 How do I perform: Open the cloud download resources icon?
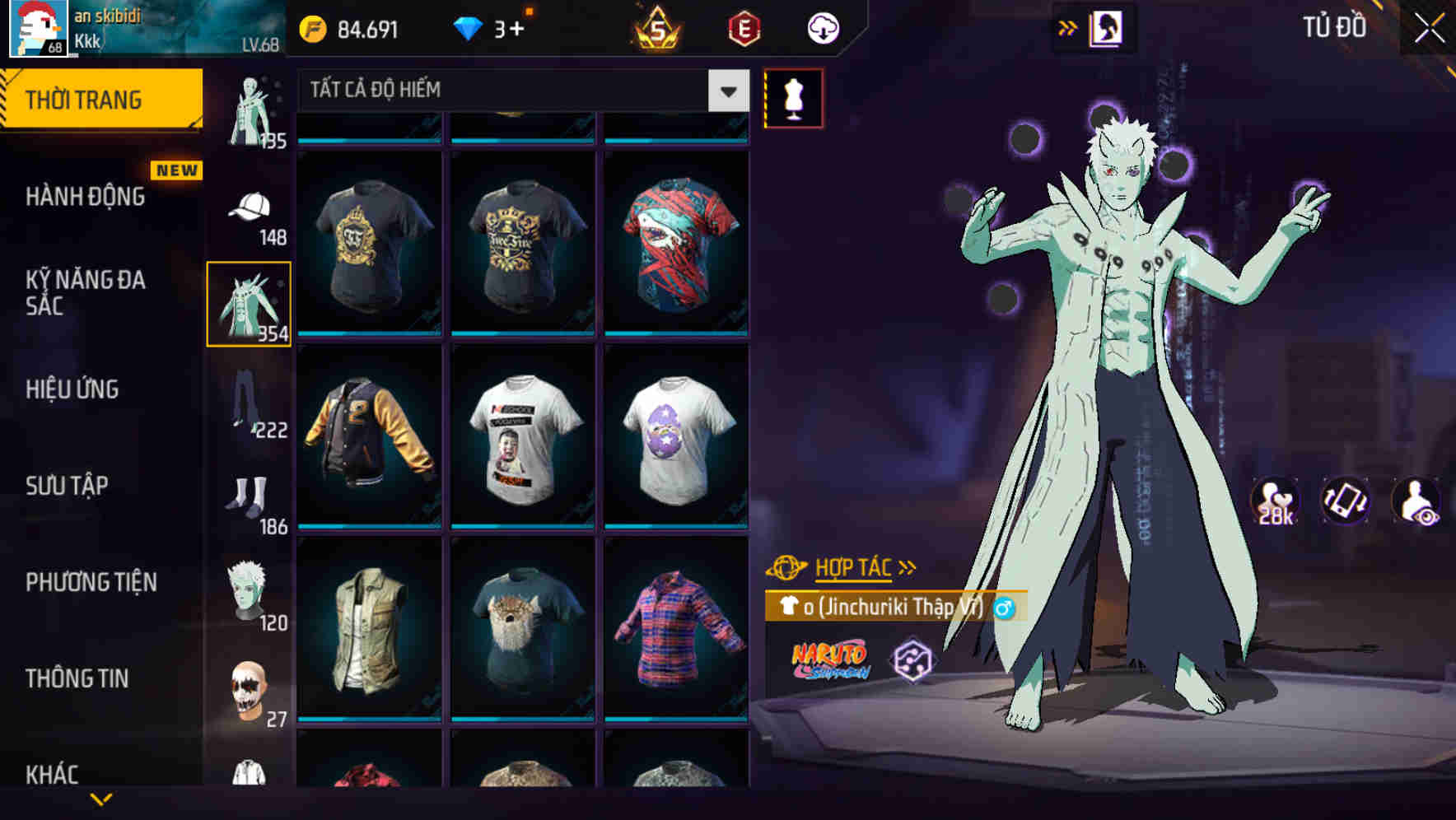824,27
